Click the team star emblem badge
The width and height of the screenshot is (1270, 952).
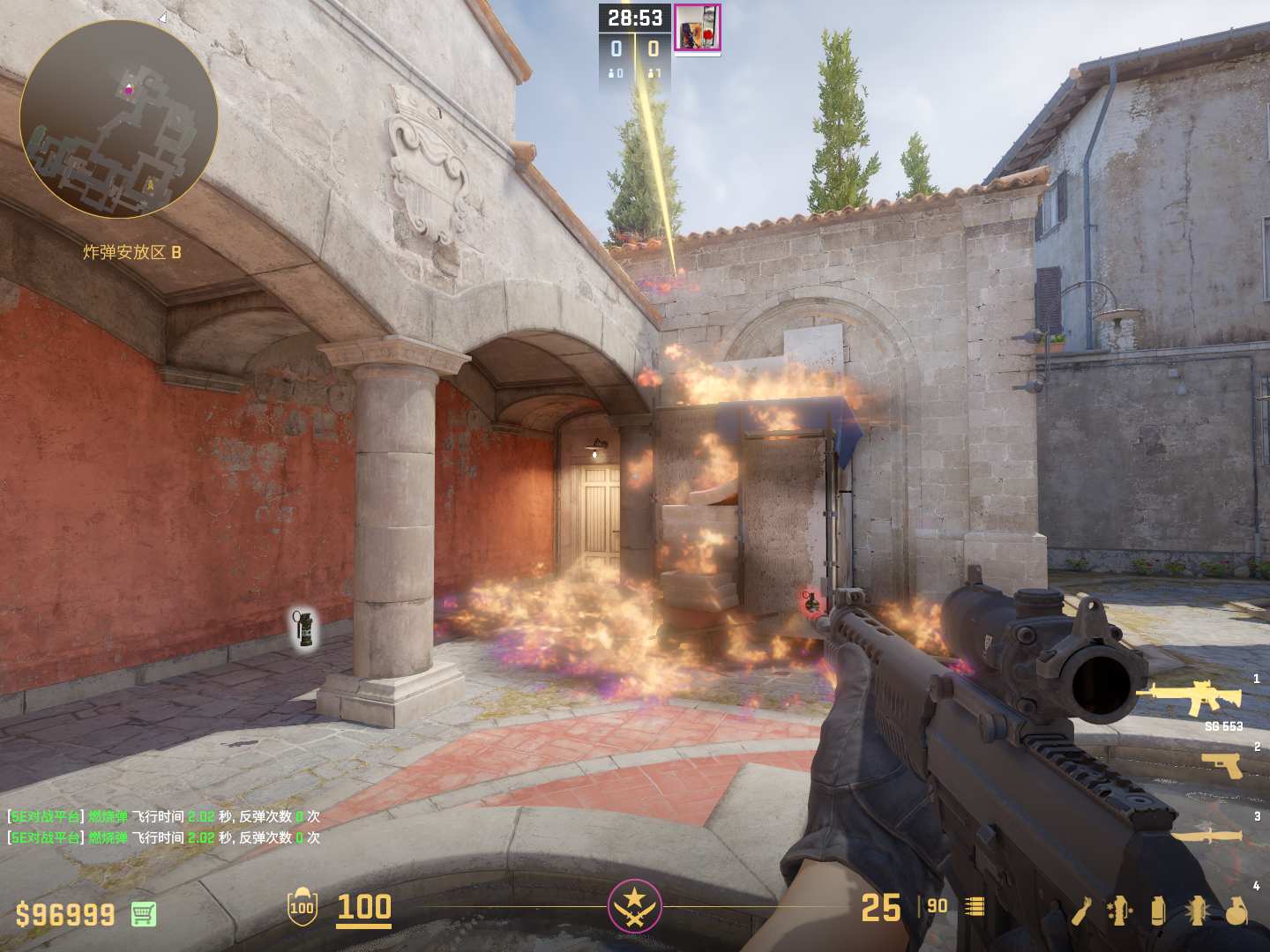pyautogui.click(x=634, y=906)
